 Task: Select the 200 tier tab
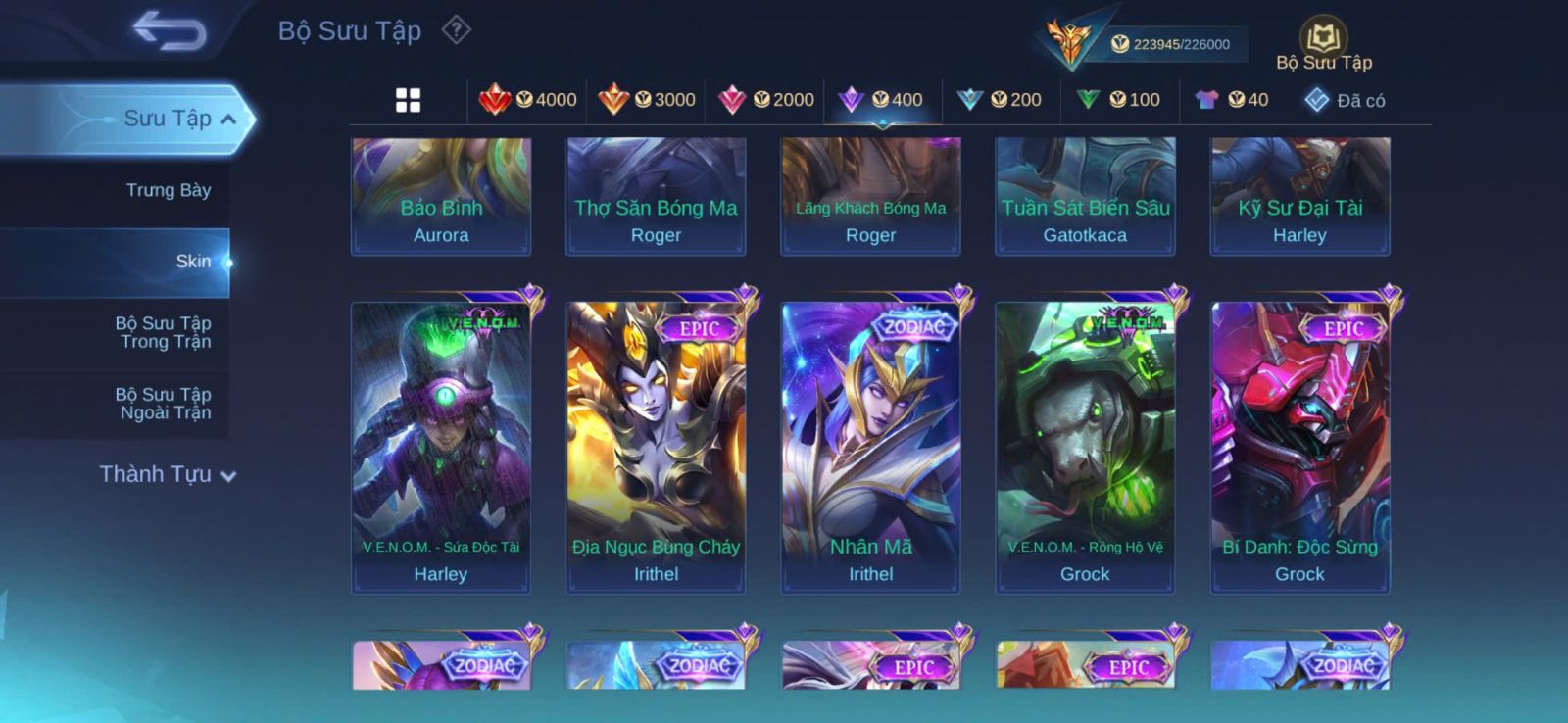tap(1001, 100)
